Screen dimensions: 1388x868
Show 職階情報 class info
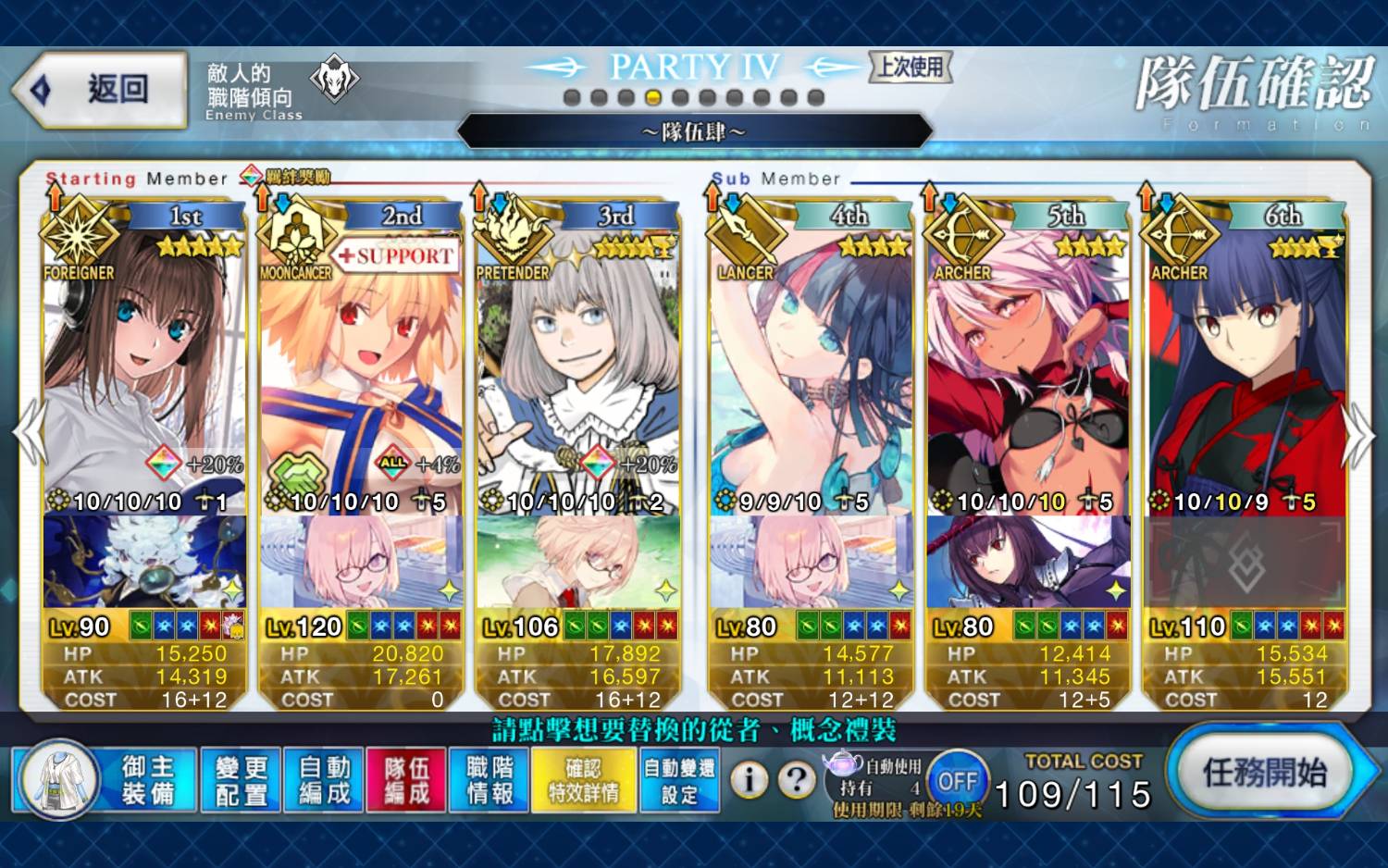click(x=490, y=780)
